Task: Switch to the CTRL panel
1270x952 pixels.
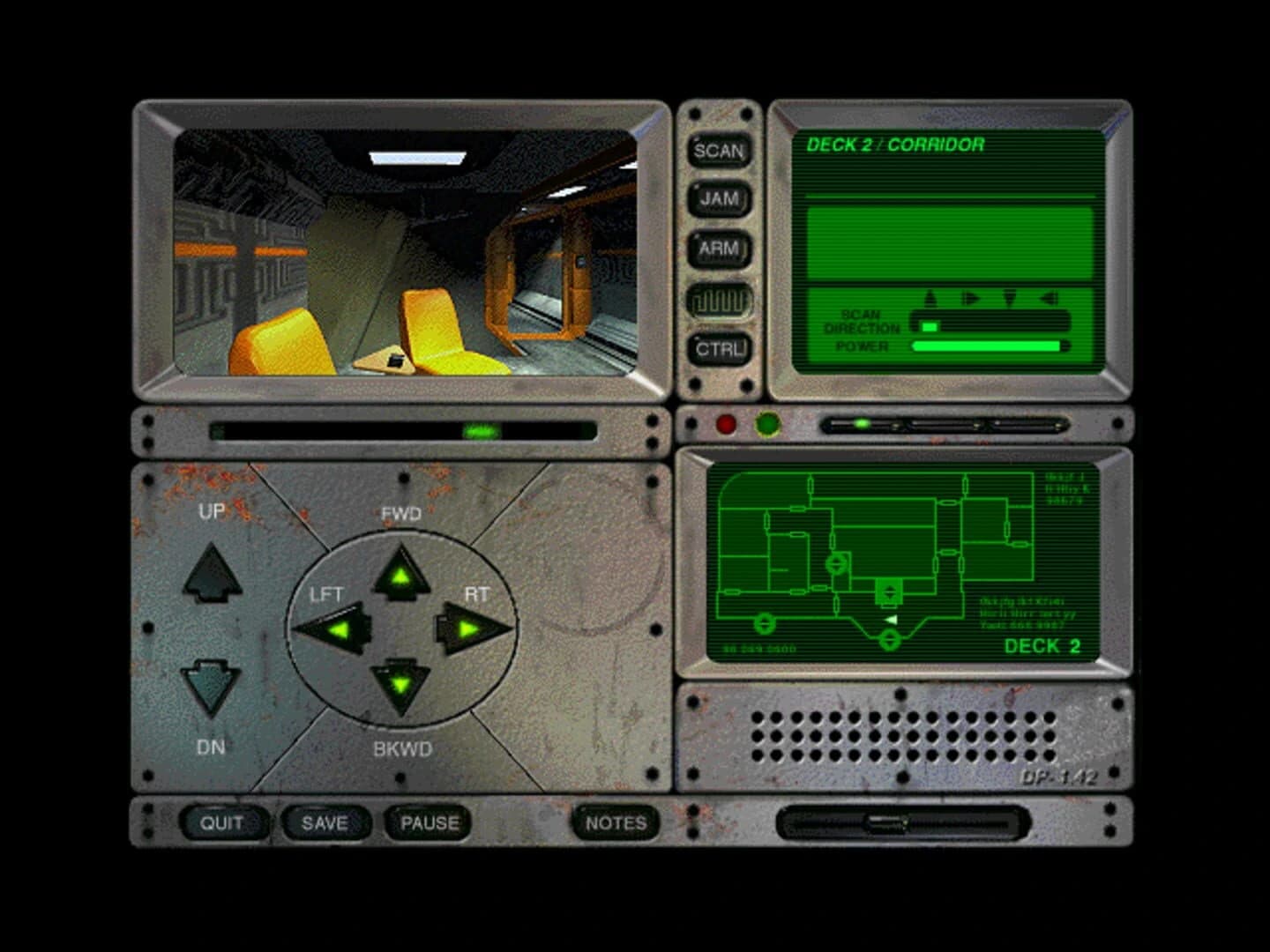Action: tap(721, 349)
